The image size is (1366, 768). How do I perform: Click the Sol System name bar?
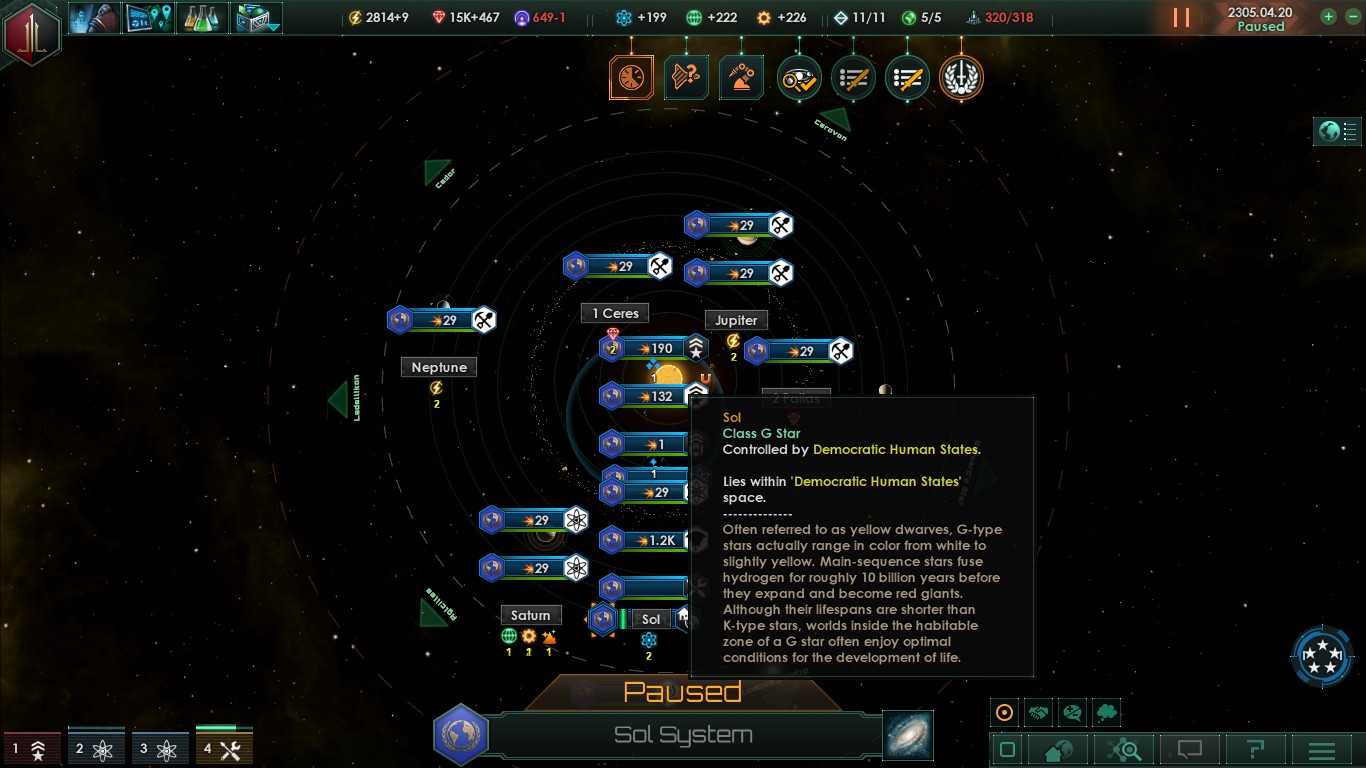(x=683, y=736)
